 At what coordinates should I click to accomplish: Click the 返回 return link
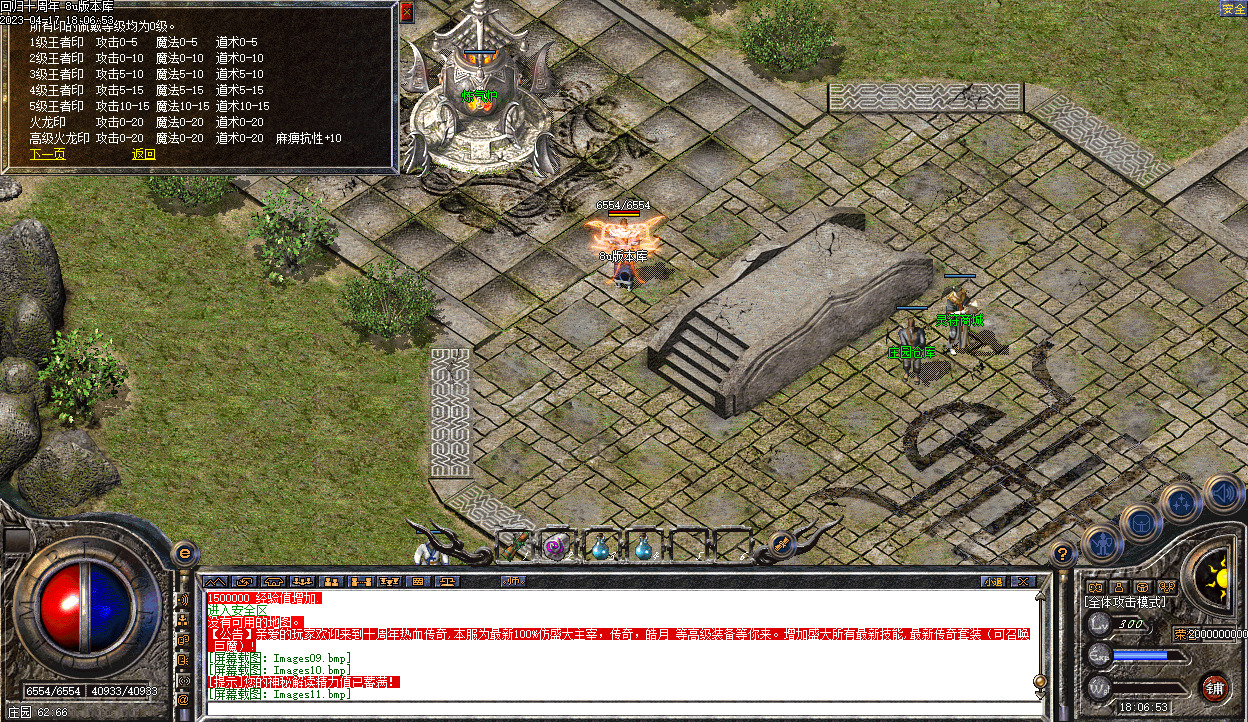144,154
